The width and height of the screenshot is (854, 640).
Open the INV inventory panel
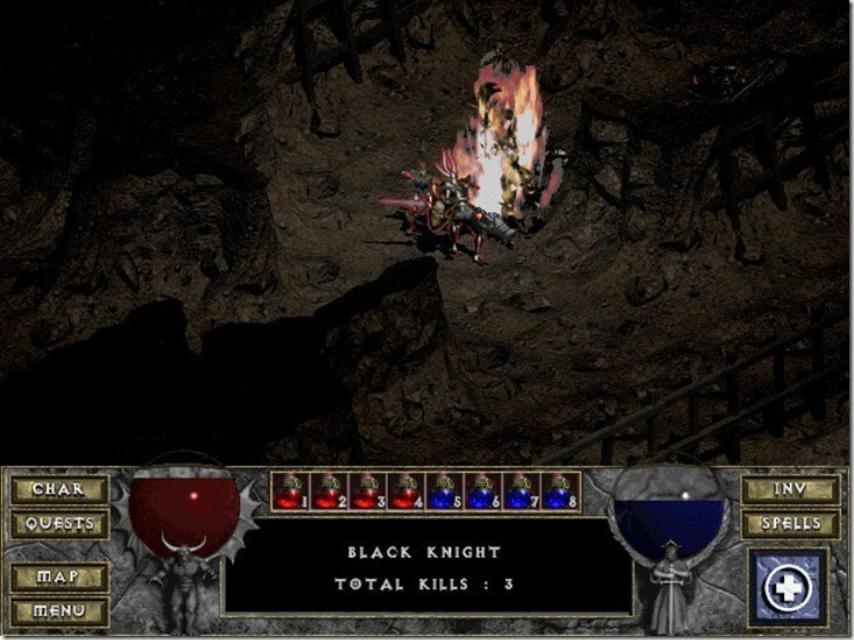point(790,490)
